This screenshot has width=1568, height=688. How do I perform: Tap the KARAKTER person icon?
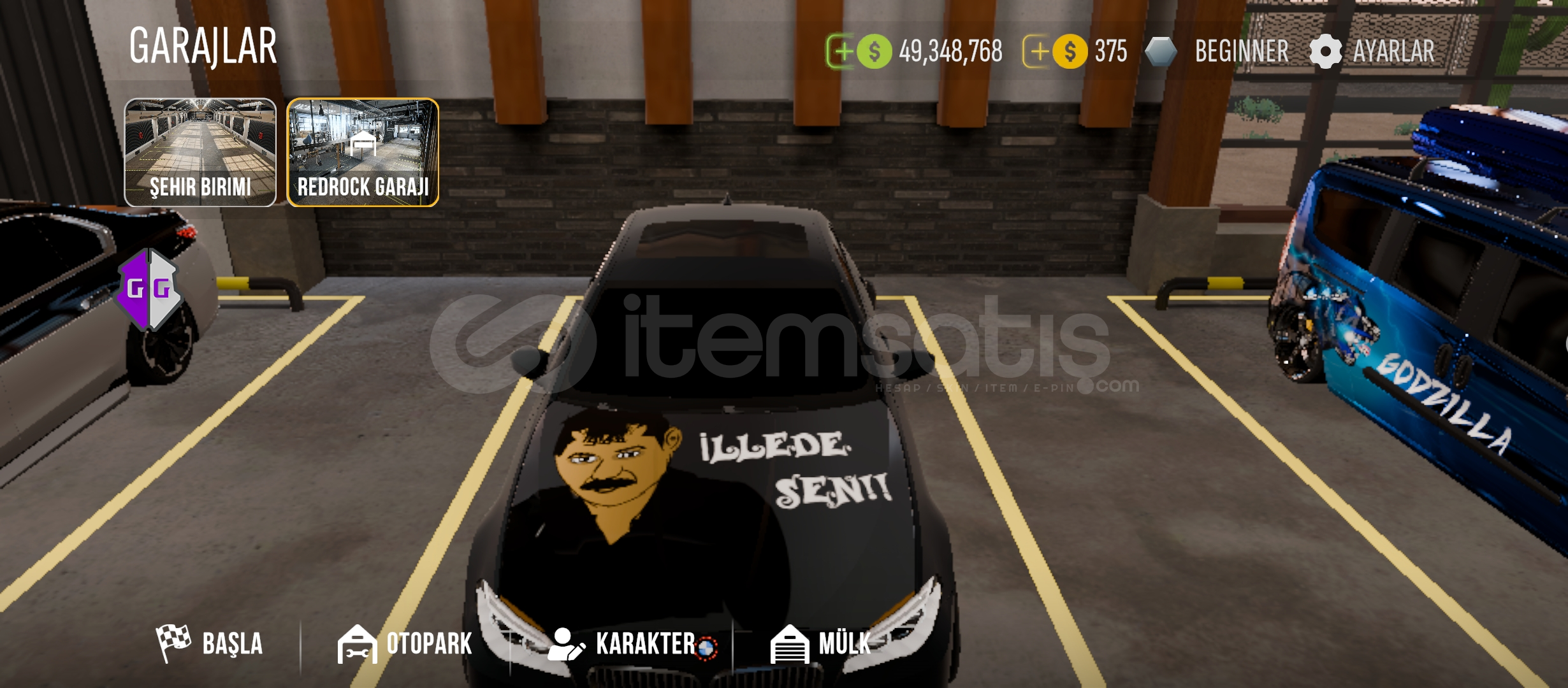[x=566, y=645]
